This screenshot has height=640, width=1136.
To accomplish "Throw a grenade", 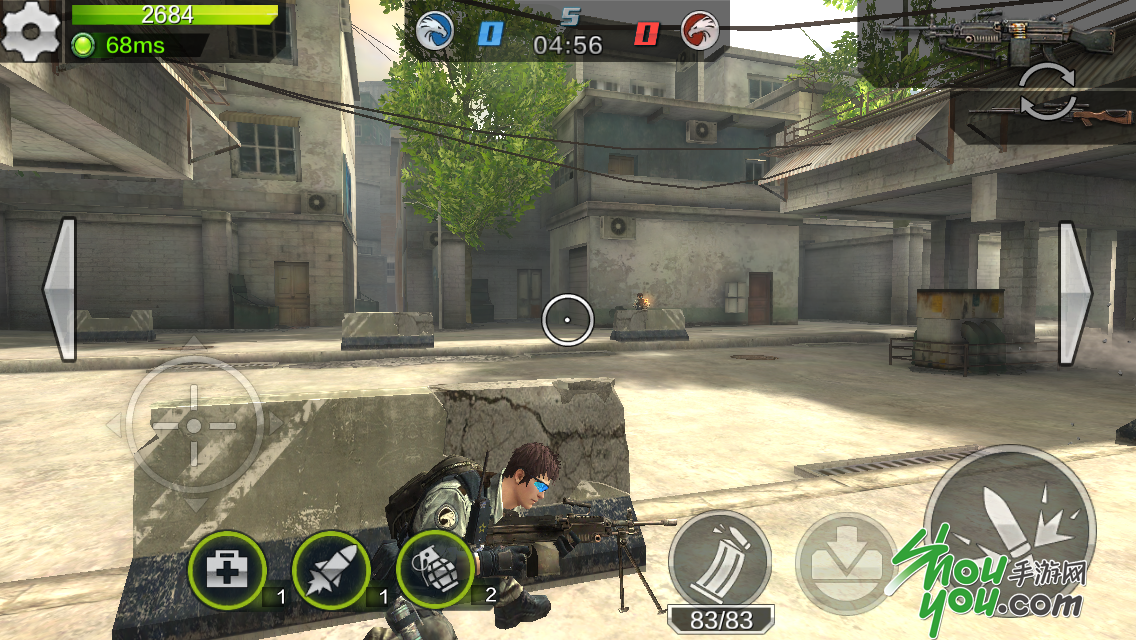I will (436, 570).
